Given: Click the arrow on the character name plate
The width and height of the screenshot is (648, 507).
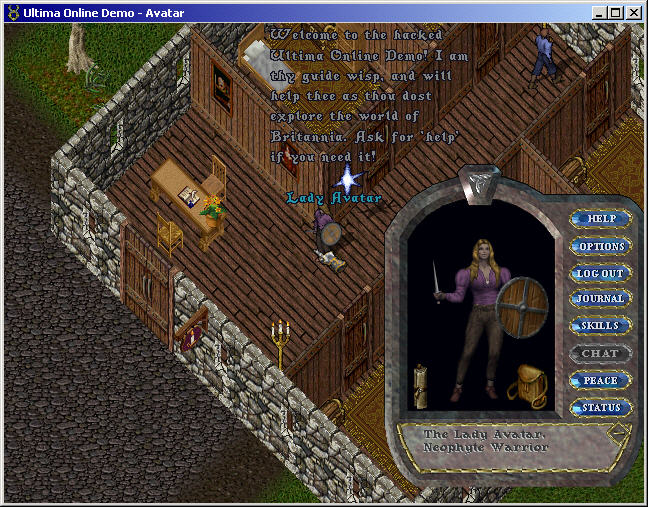Looking at the screenshot, I should [618, 432].
